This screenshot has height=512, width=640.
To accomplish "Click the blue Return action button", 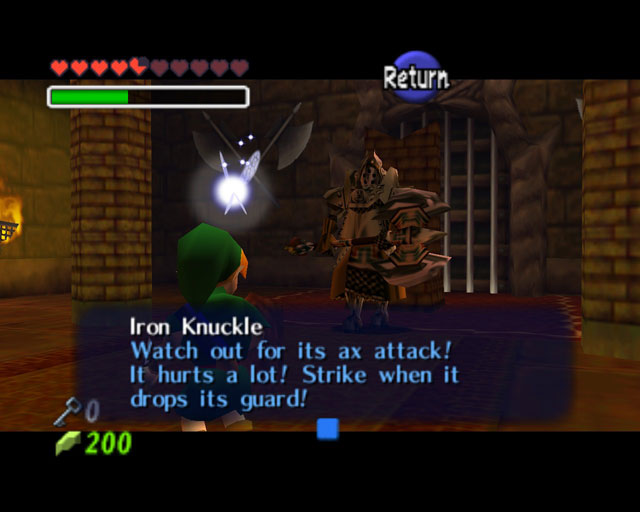I will point(416,76).
